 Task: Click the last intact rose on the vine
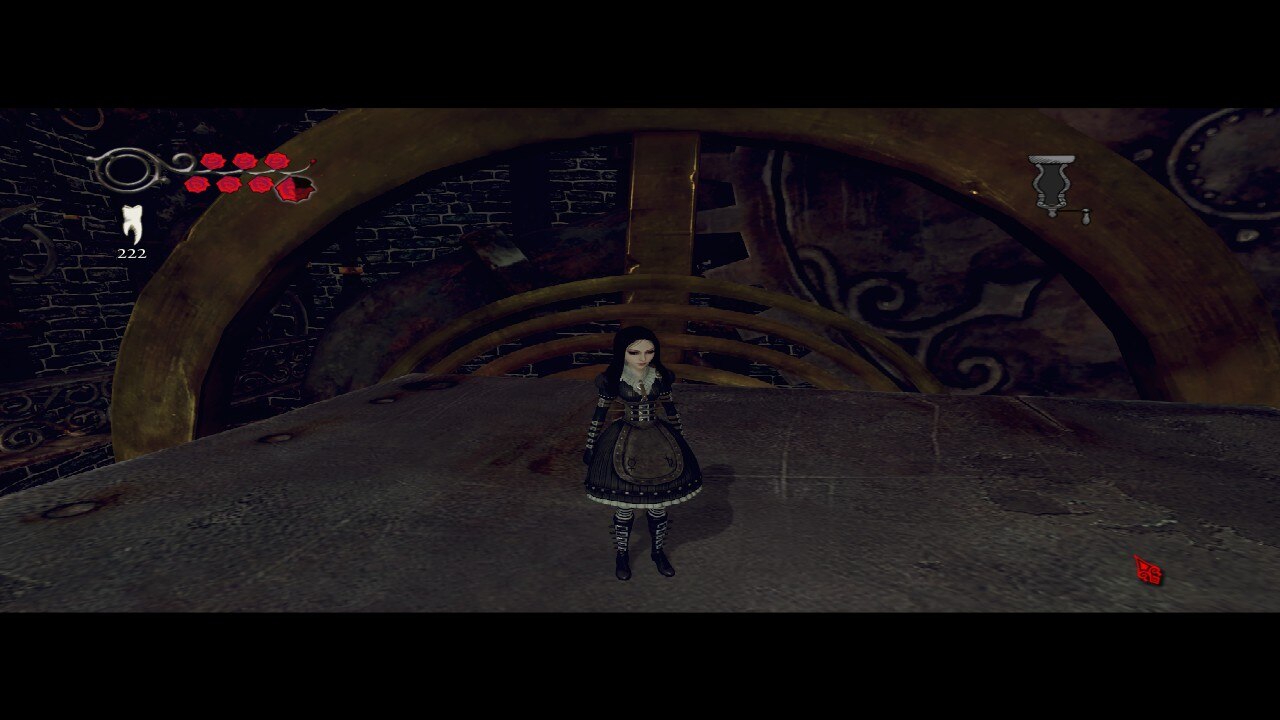(277, 160)
